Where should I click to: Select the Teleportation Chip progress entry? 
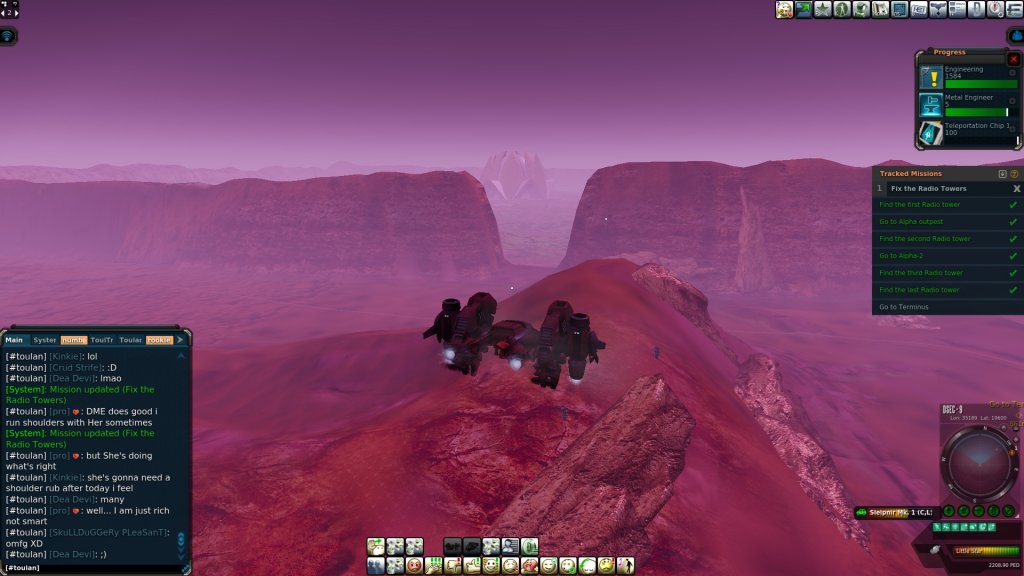(965, 132)
